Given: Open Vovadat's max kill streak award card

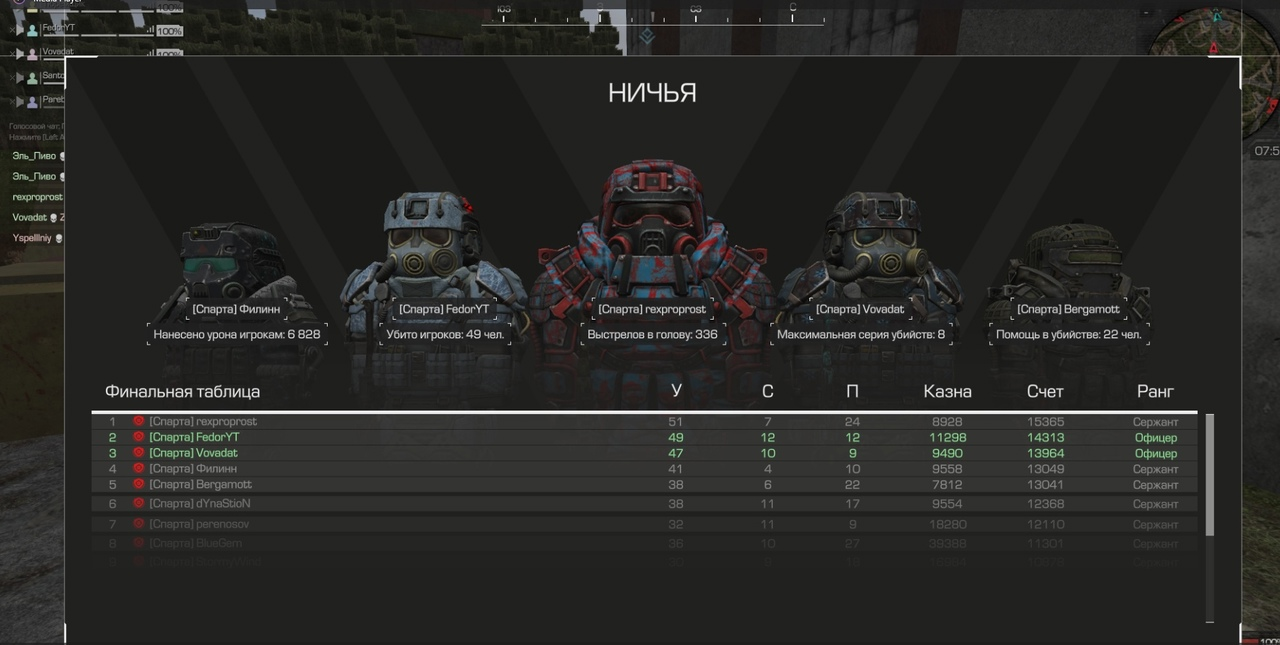Looking at the screenshot, I should pyautogui.click(x=860, y=322).
